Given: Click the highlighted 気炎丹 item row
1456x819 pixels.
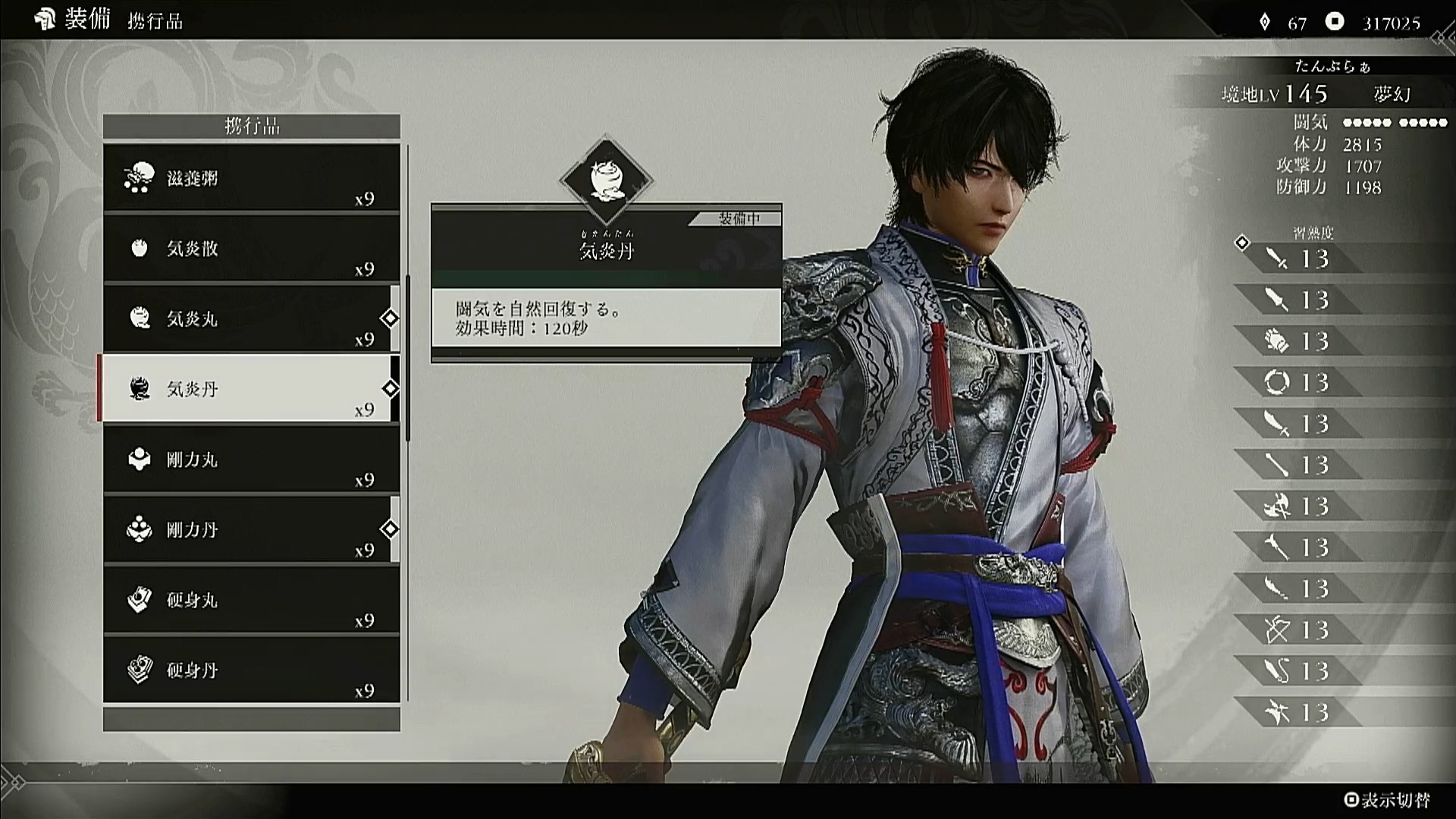Looking at the screenshot, I should click(x=251, y=389).
